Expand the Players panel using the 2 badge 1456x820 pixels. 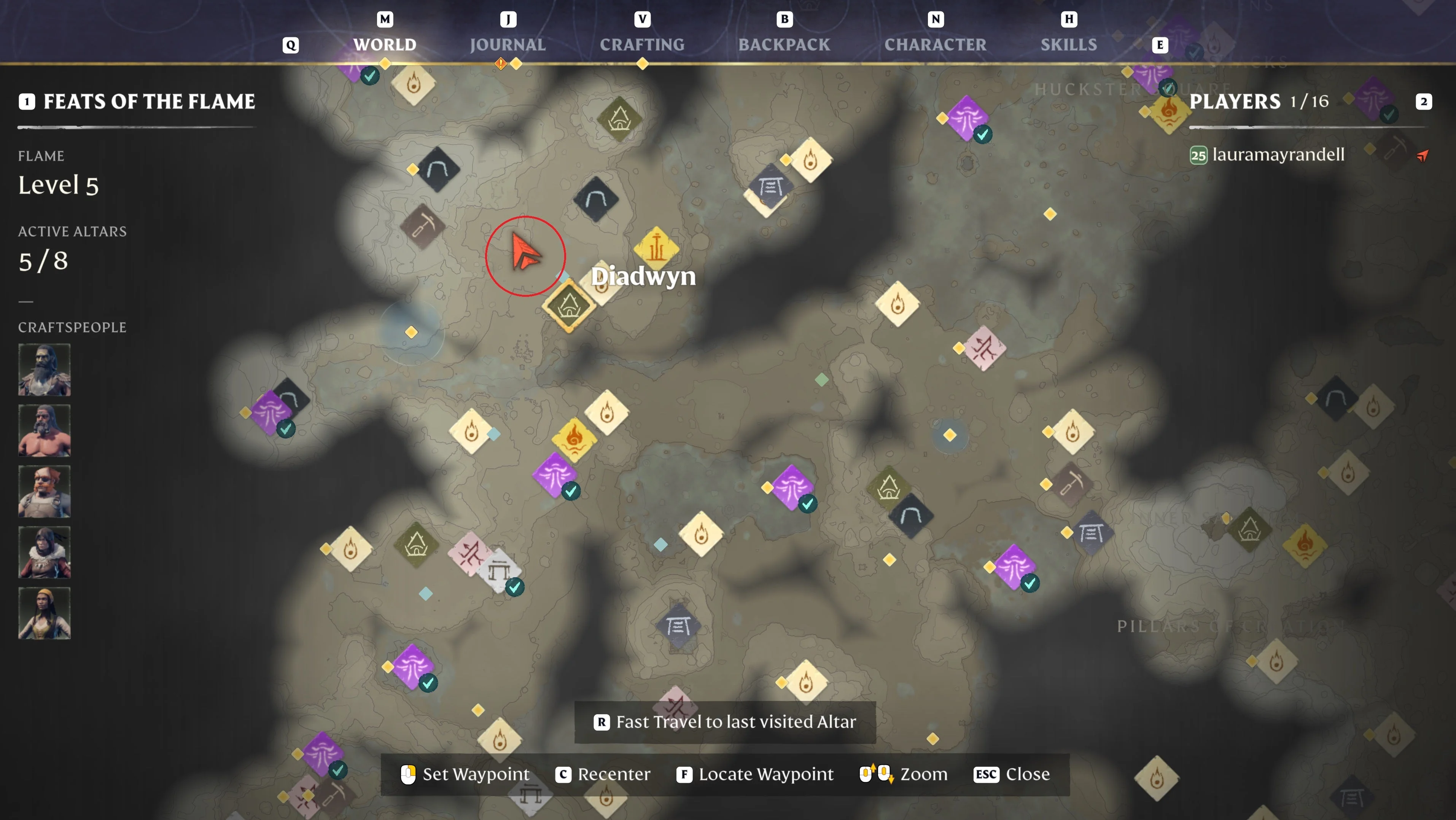coord(1424,102)
